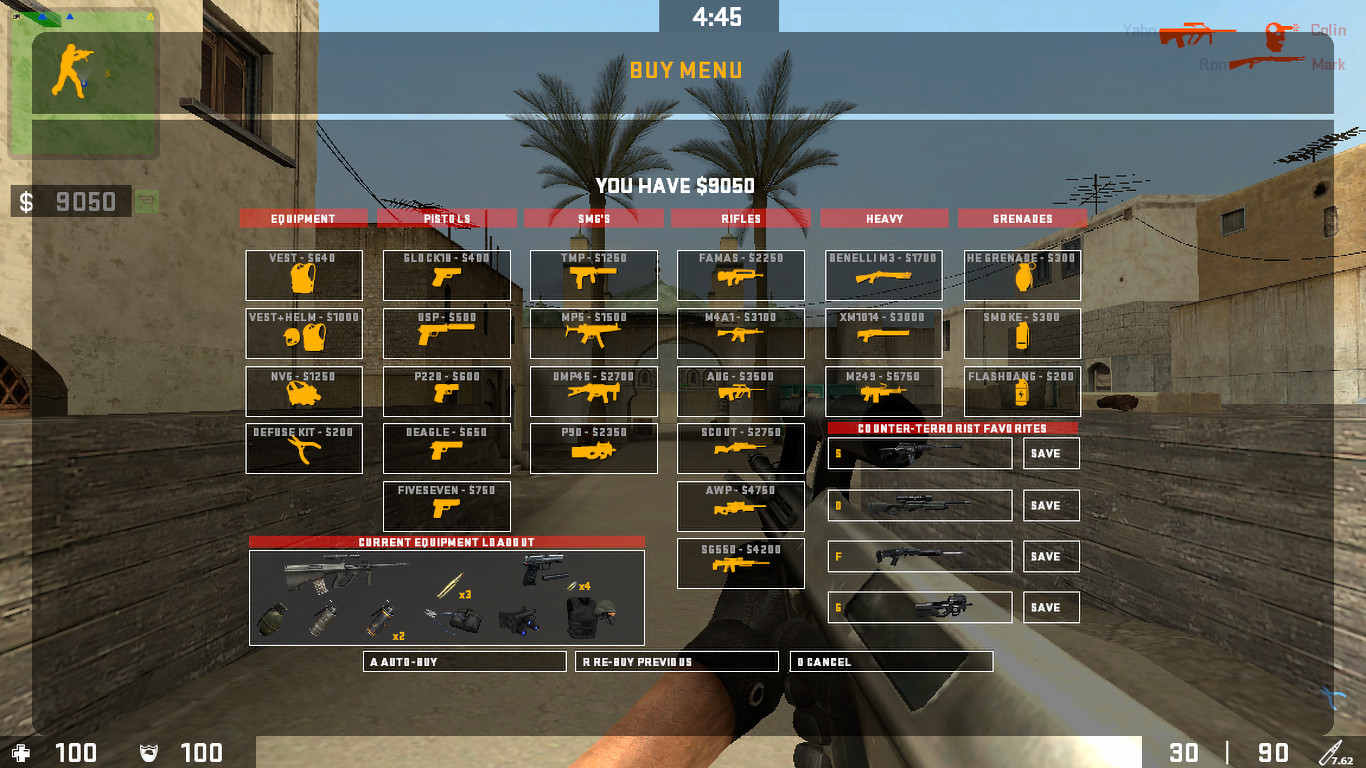Viewport: 1366px width, 768px height.
Task: Buy the Flashbang grenade
Action: click(x=1021, y=391)
